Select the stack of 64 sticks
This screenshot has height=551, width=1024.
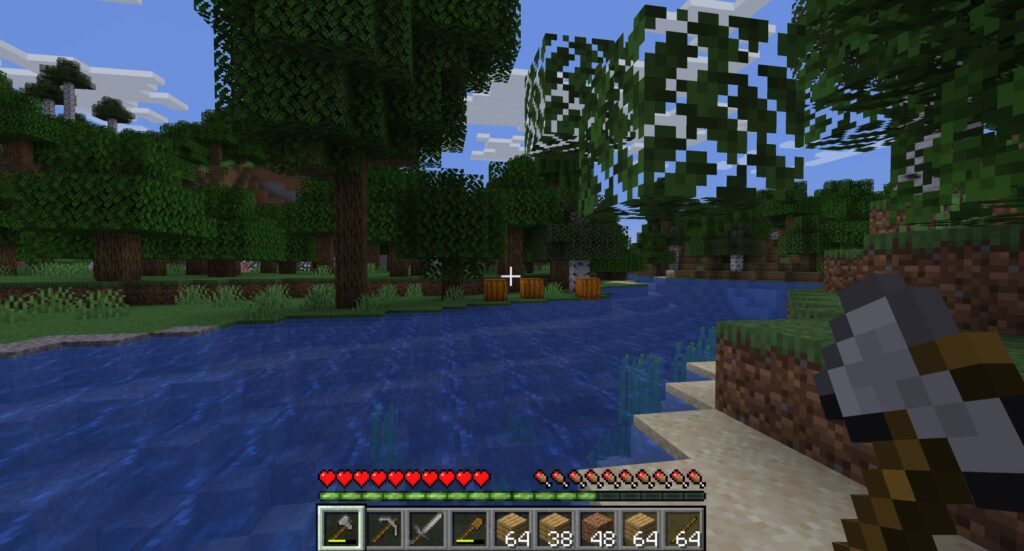[683, 528]
